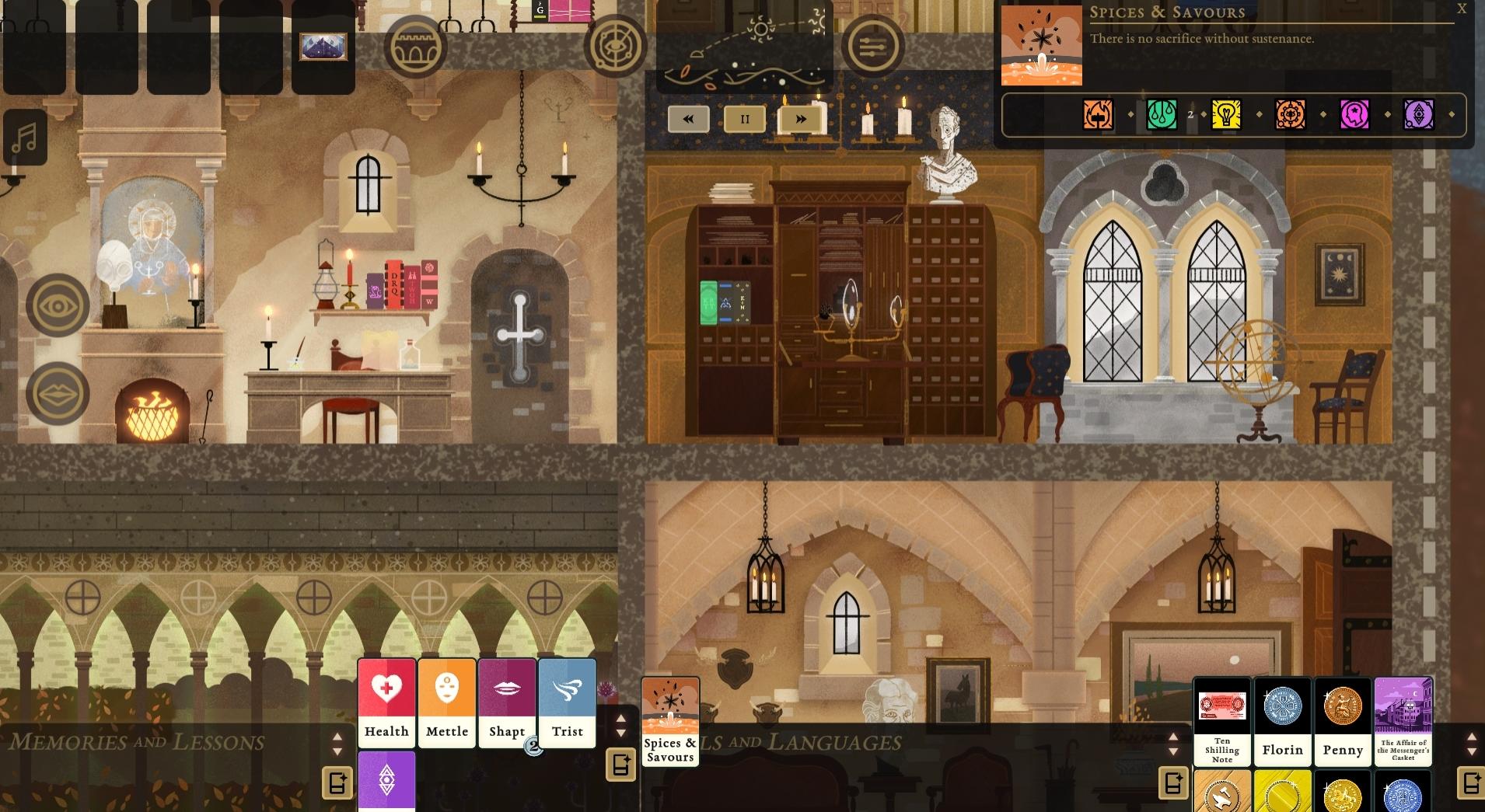Pause time with the II button
Screen dimensions: 1485x812
(x=744, y=118)
